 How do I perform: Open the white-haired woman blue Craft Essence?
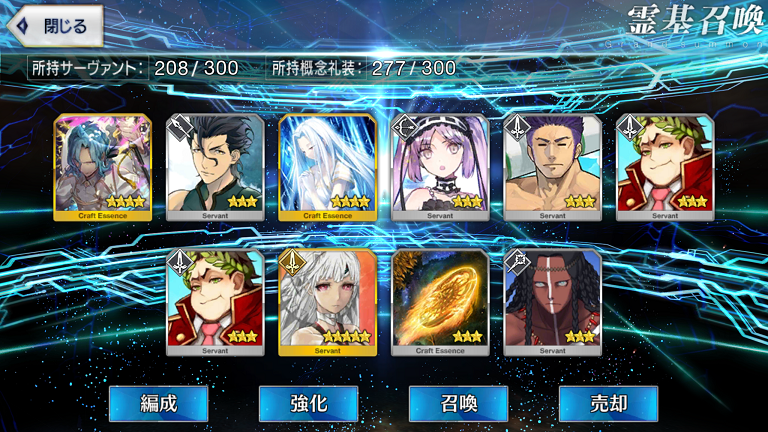(x=328, y=167)
